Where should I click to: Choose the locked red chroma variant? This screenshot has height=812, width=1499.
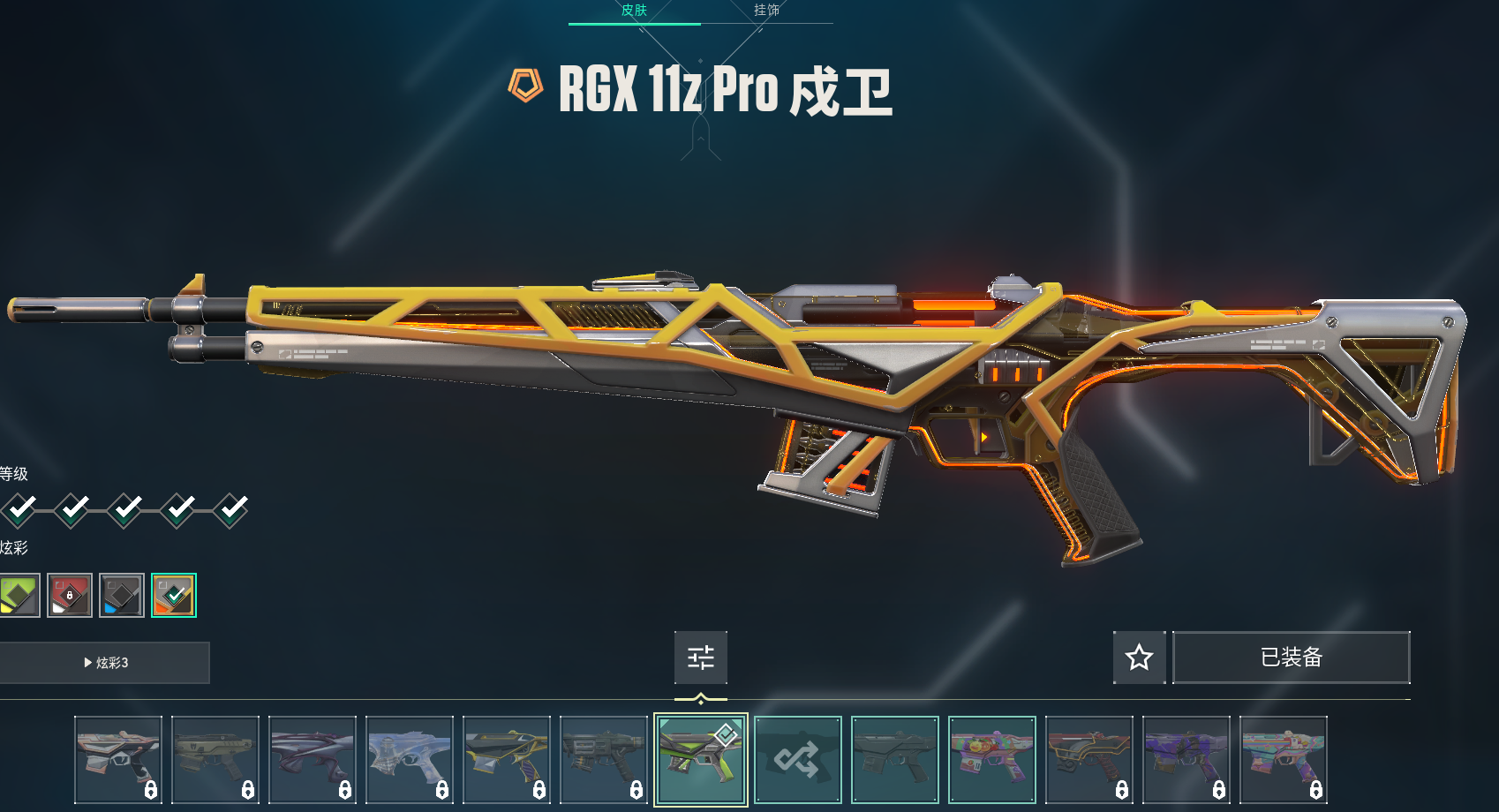coord(70,595)
